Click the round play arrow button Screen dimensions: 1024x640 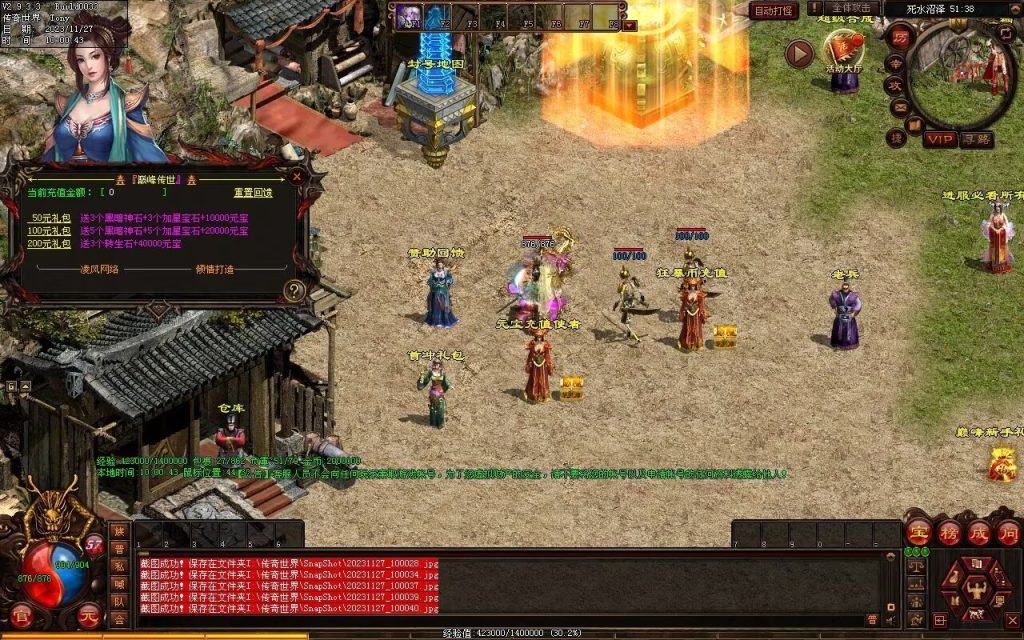pos(799,54)
